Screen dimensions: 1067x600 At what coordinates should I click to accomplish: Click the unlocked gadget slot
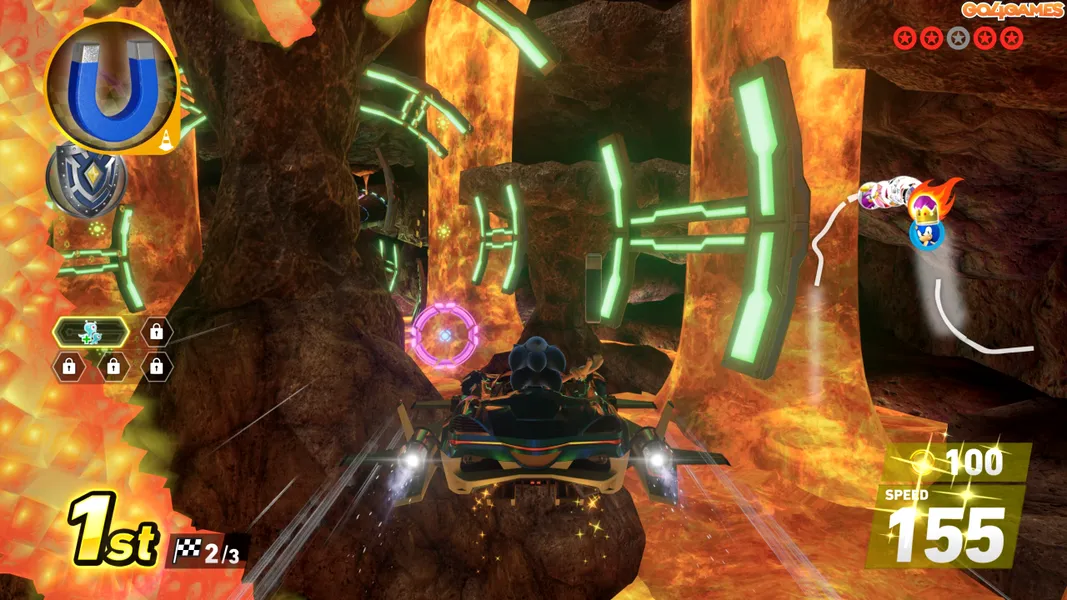coord(91,332)
